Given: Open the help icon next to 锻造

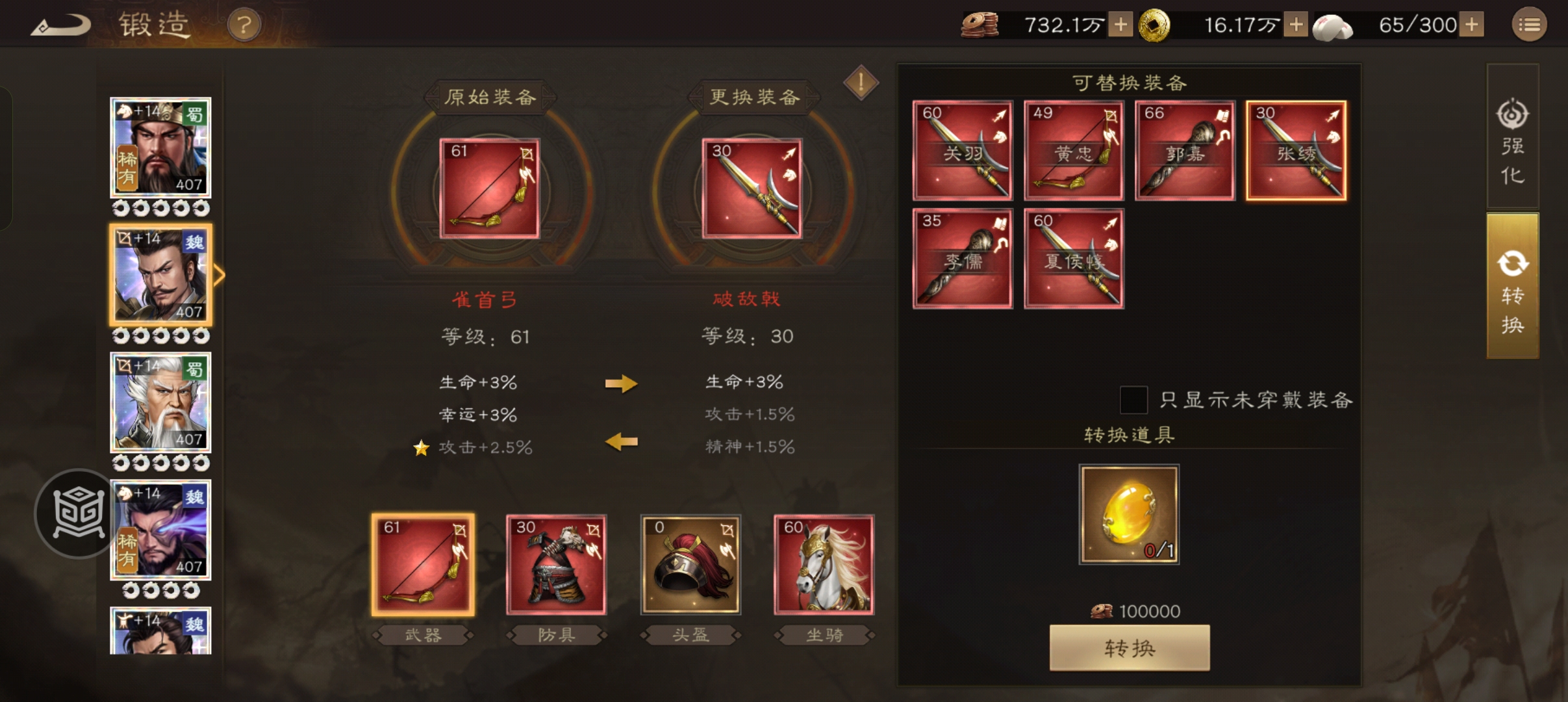Looking at the screenshot, I should coord(245,25).
